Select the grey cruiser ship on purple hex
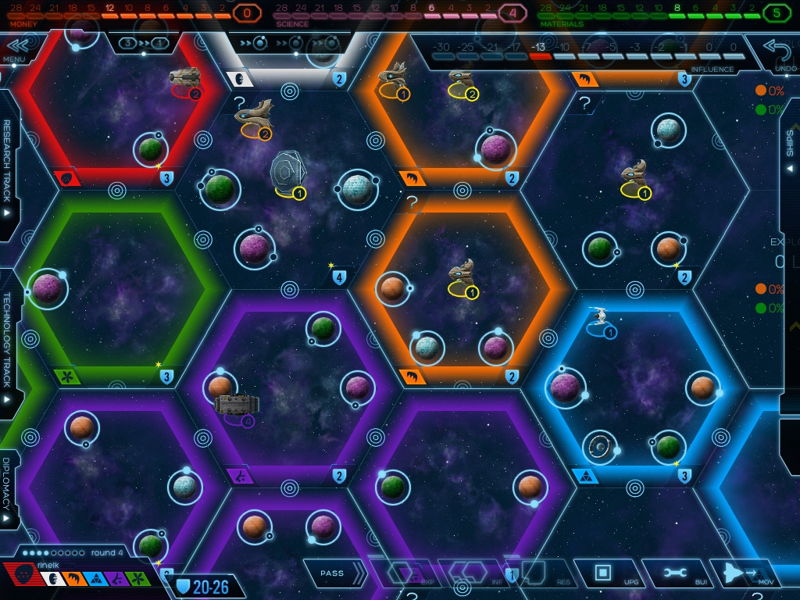Screen dimensions: 800x600 [236, 405]
